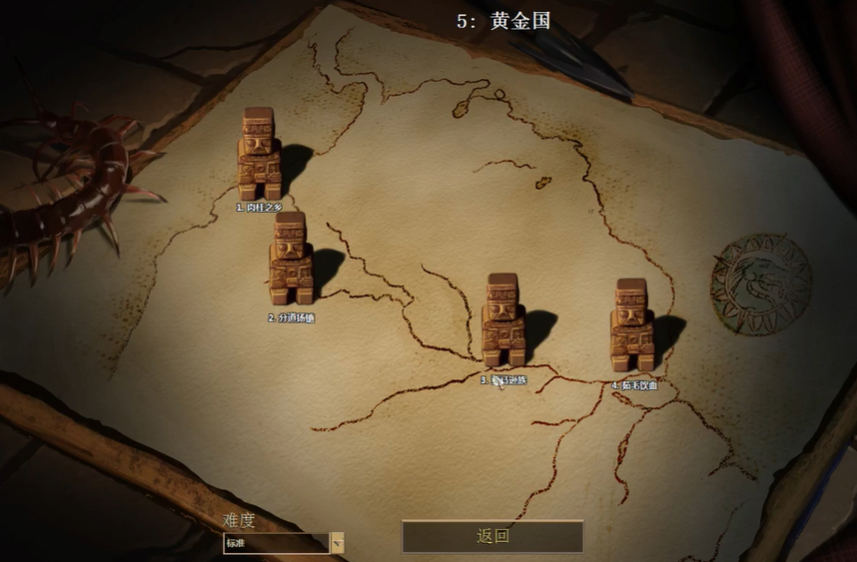Select scenario 4 statue 茹毛饮血
857x562 pixels.
632,325
